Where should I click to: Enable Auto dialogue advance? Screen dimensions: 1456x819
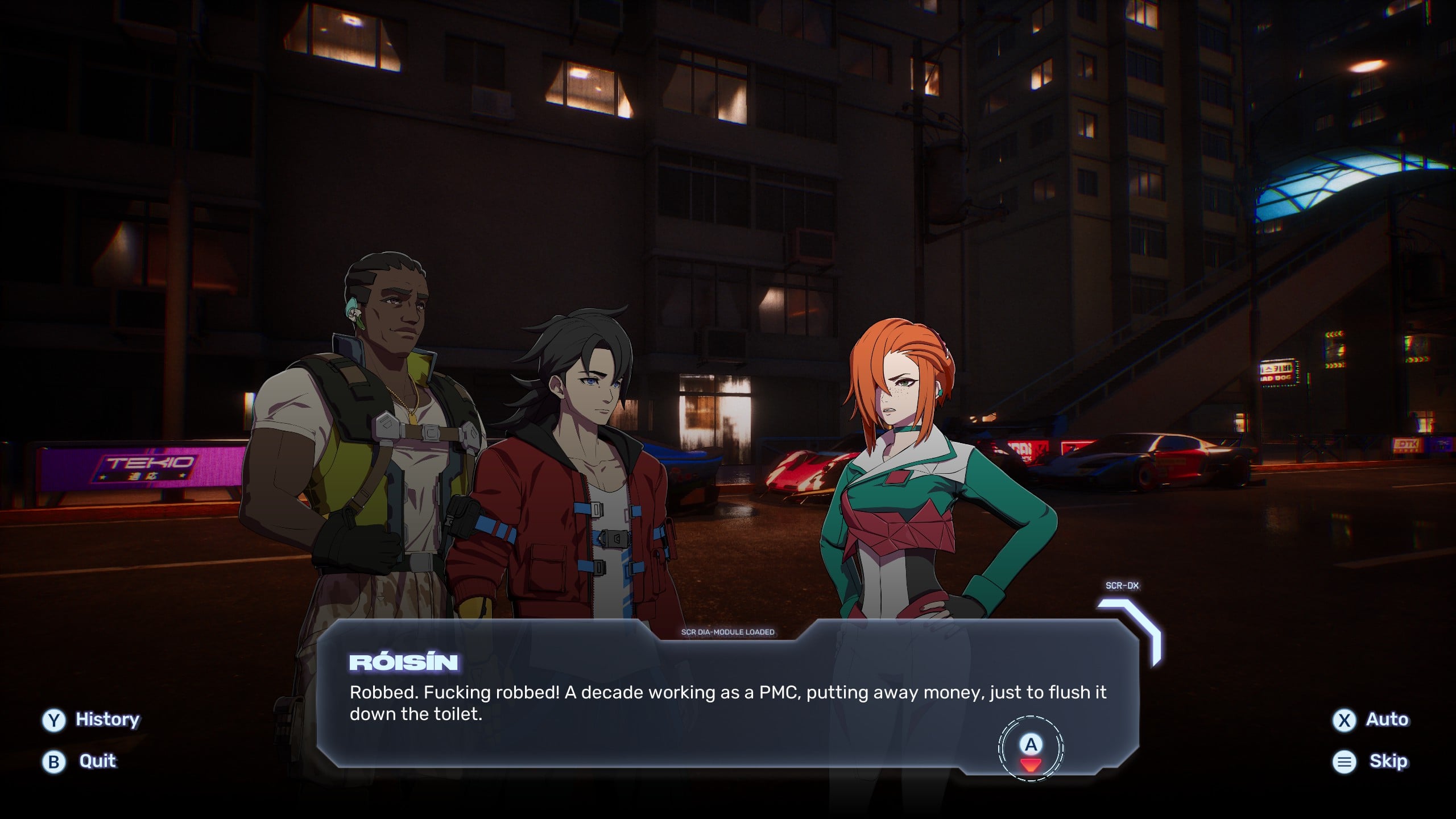click(x=1371, y=719)
